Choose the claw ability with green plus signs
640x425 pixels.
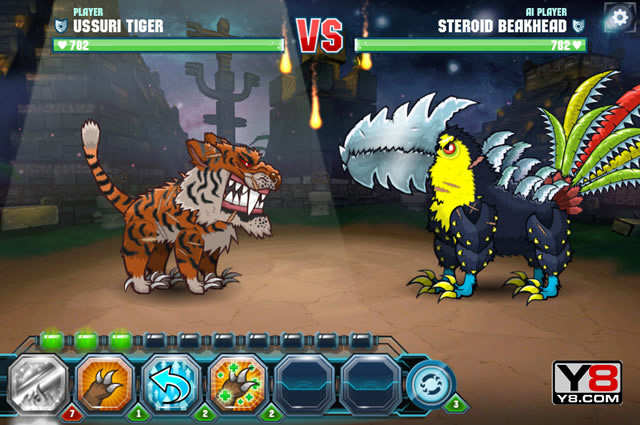(x=238, y=382)
